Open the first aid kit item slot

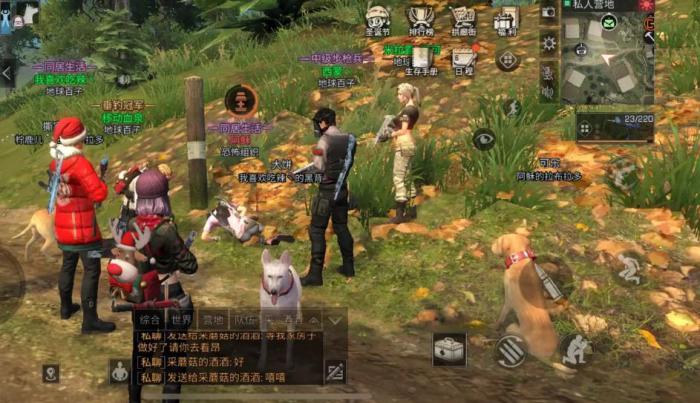449,349
